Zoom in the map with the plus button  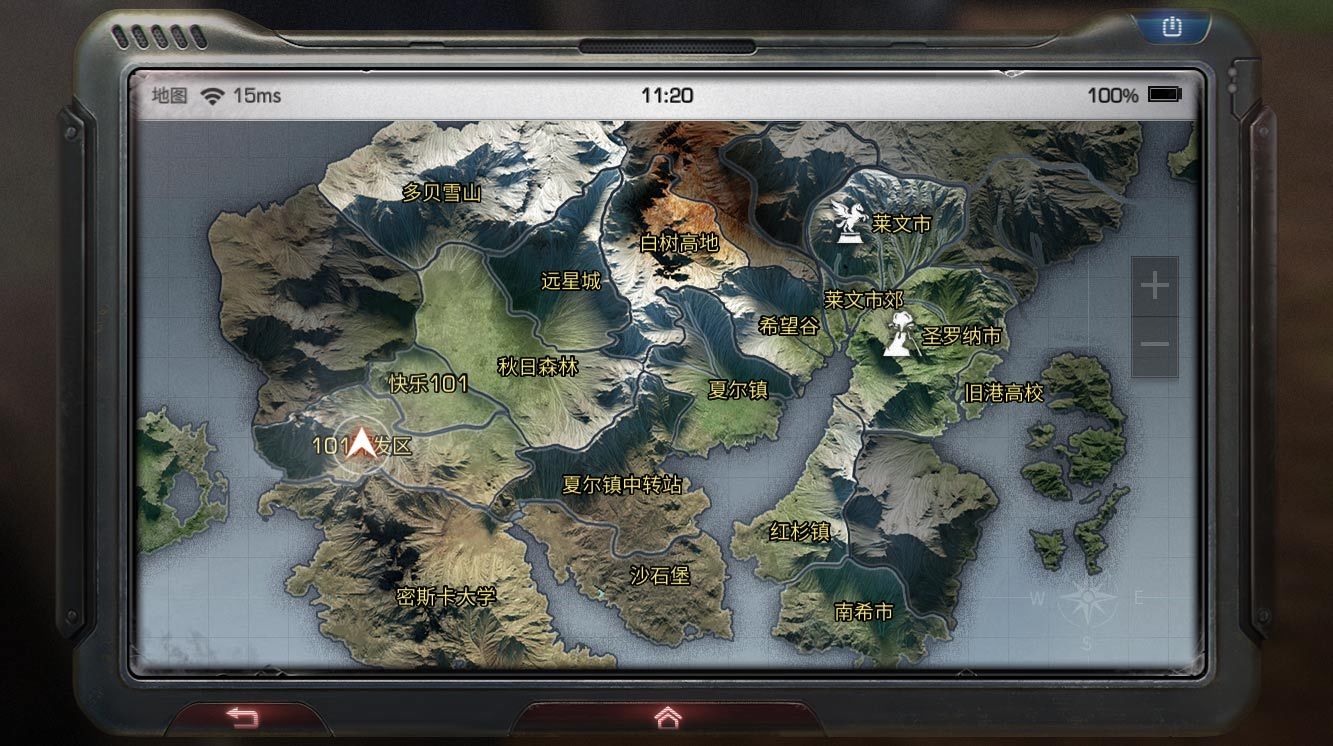point(1154,287)
